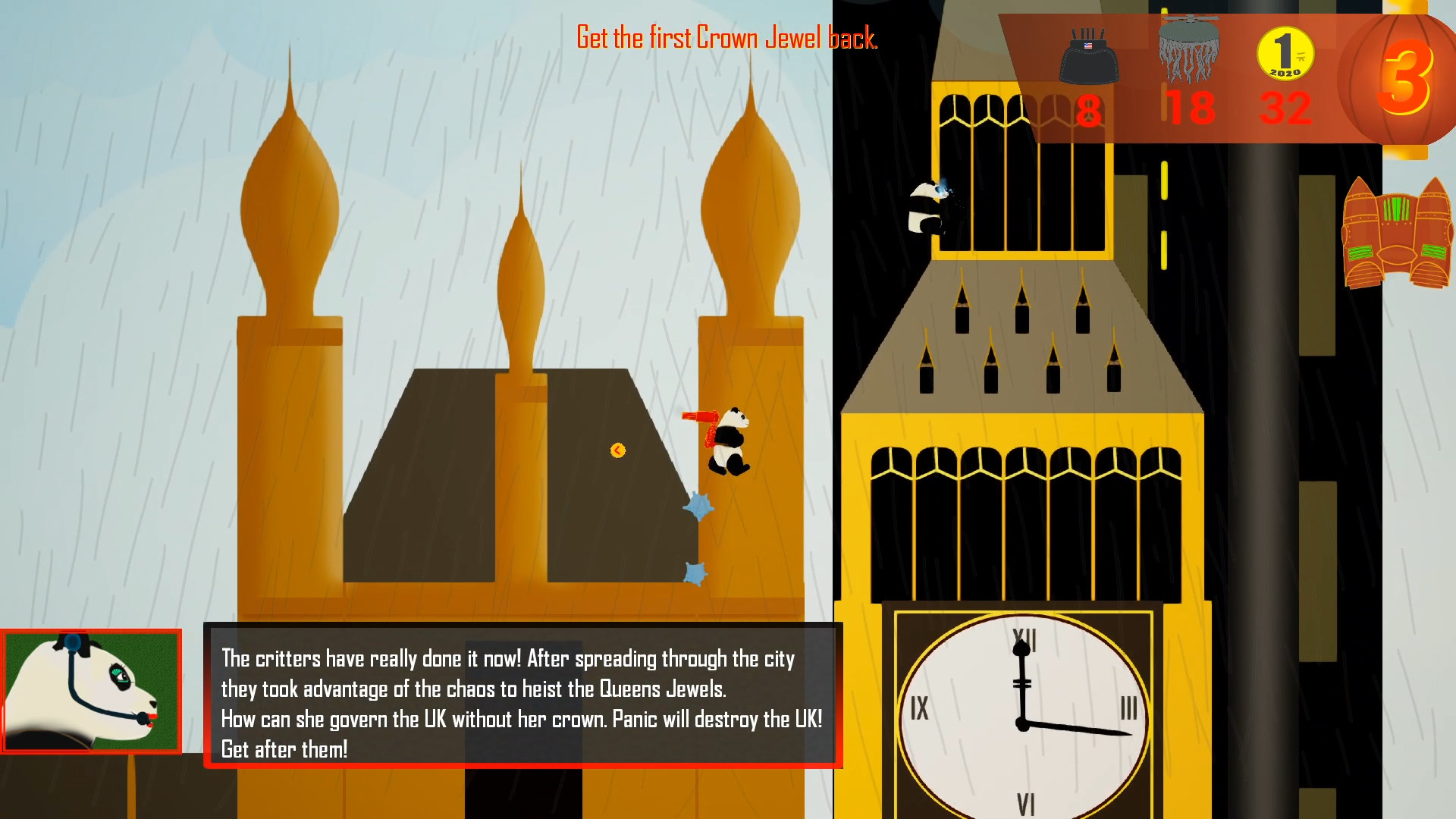Toggle the objective text Get the Crown Jewel back
Screen dimensions: 1456x819
point(726,36)
